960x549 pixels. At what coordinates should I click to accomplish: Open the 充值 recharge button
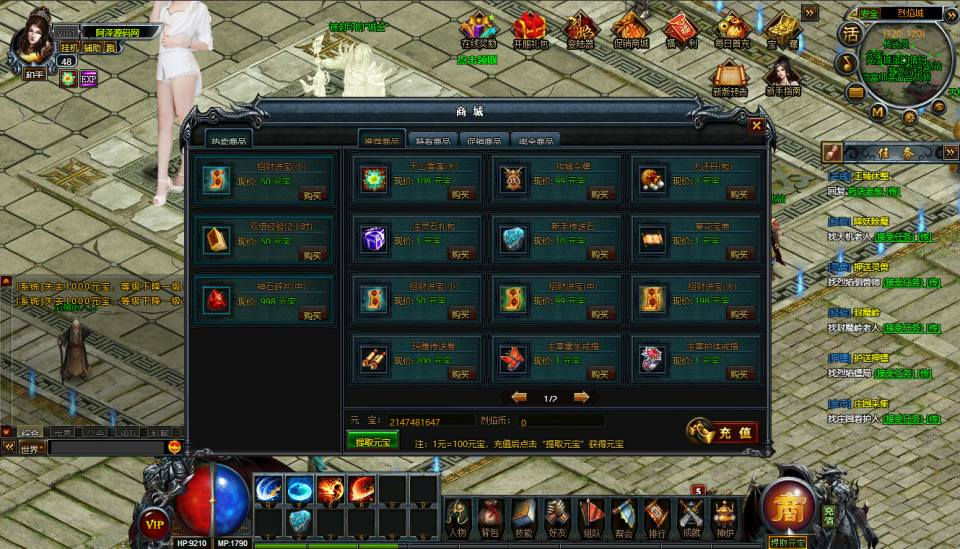[724, 432]
